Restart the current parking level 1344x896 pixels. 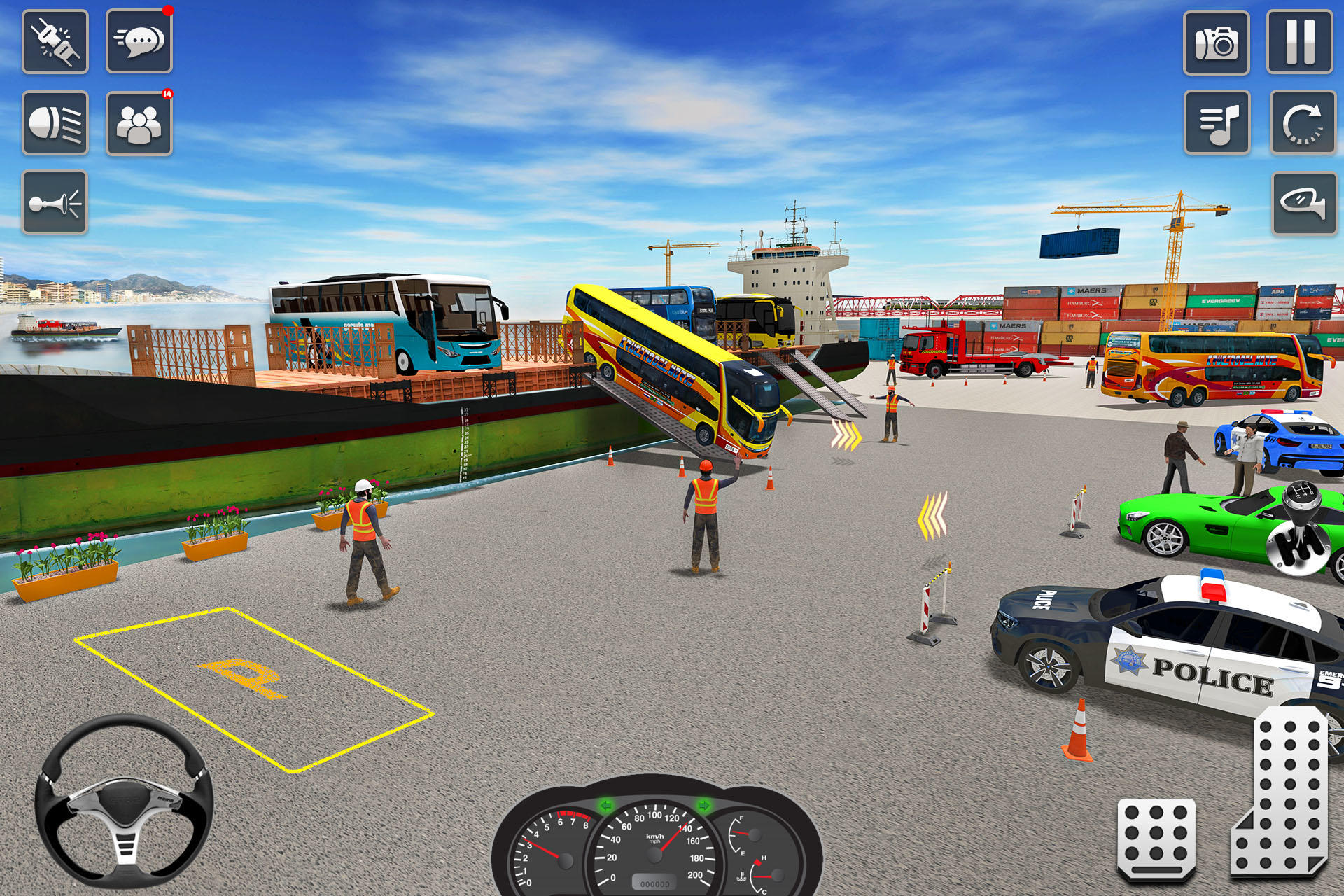1302,123
